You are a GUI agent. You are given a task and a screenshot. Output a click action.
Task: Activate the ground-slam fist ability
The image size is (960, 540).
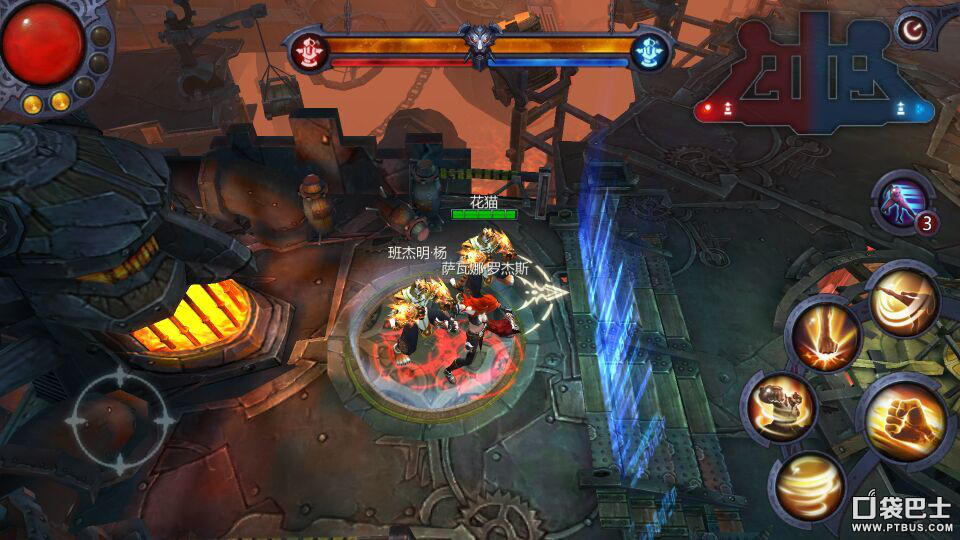(824, 338)
